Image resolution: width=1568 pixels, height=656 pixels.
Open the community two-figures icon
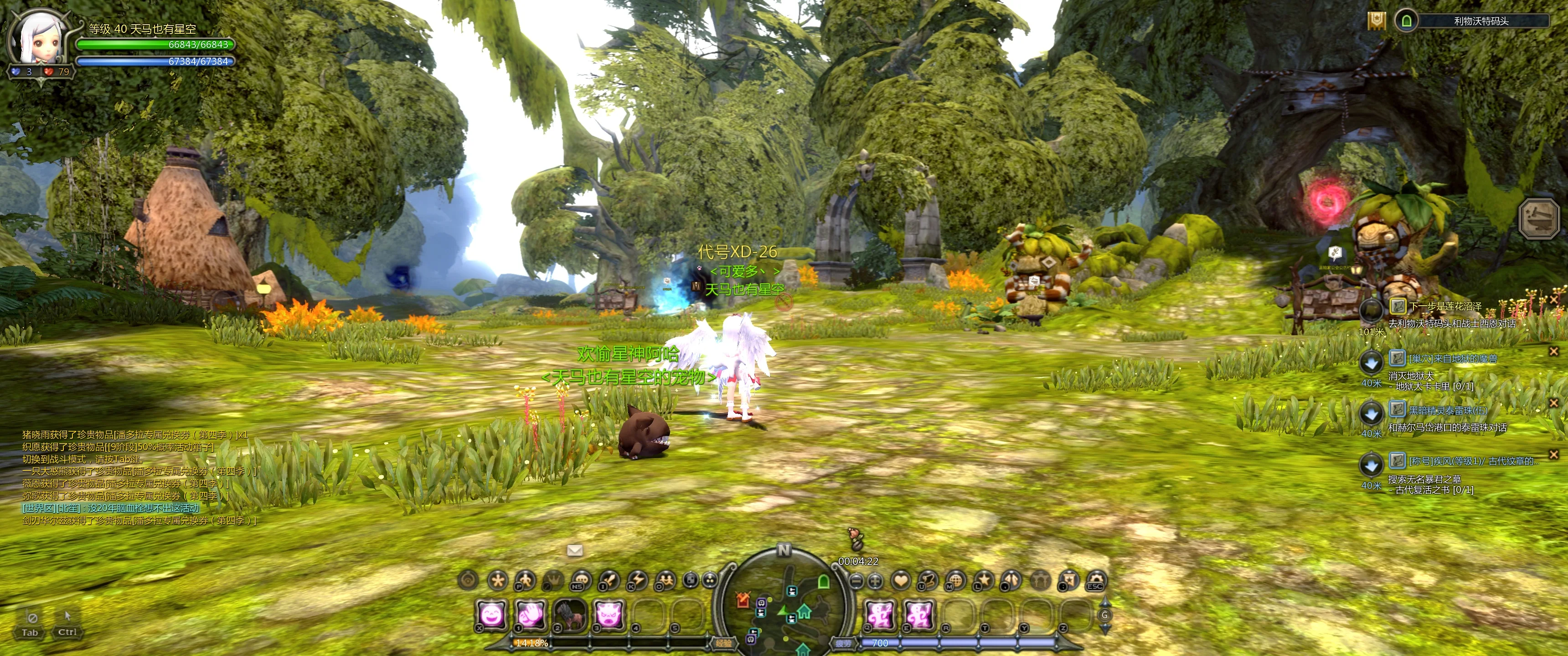click(665, 580)
